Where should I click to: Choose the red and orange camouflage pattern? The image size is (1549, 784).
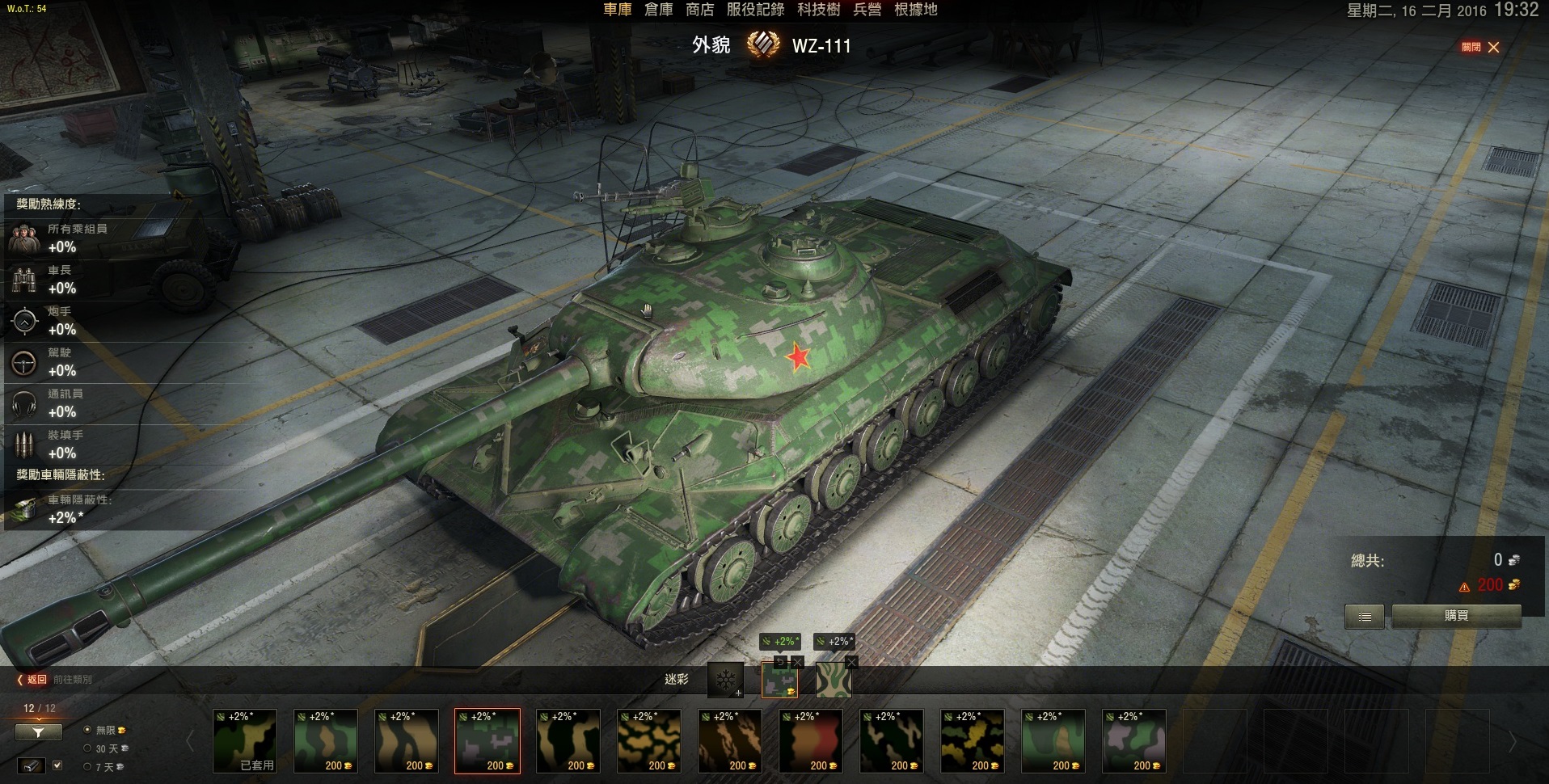point(811,741)
